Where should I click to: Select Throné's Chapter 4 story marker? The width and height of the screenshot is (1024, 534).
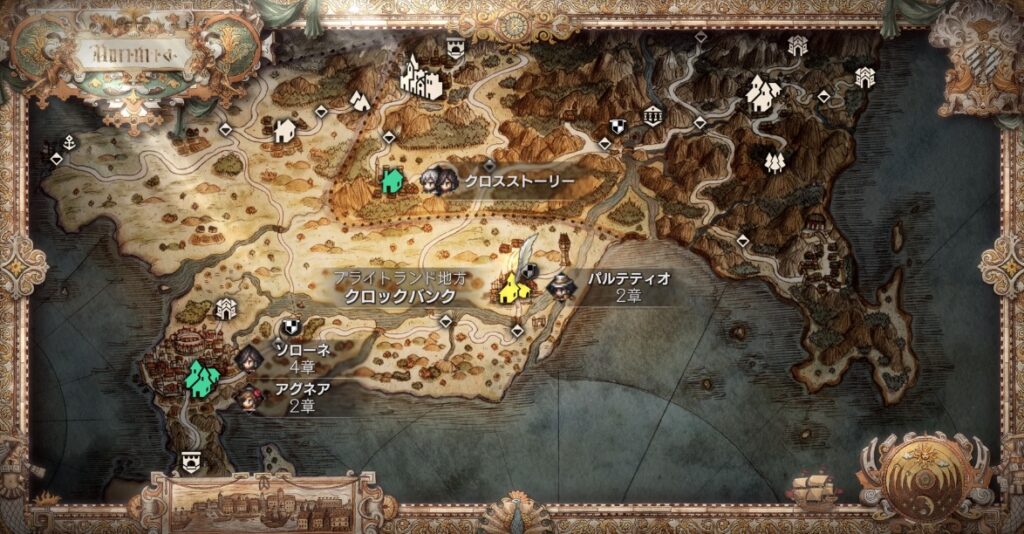250,355
